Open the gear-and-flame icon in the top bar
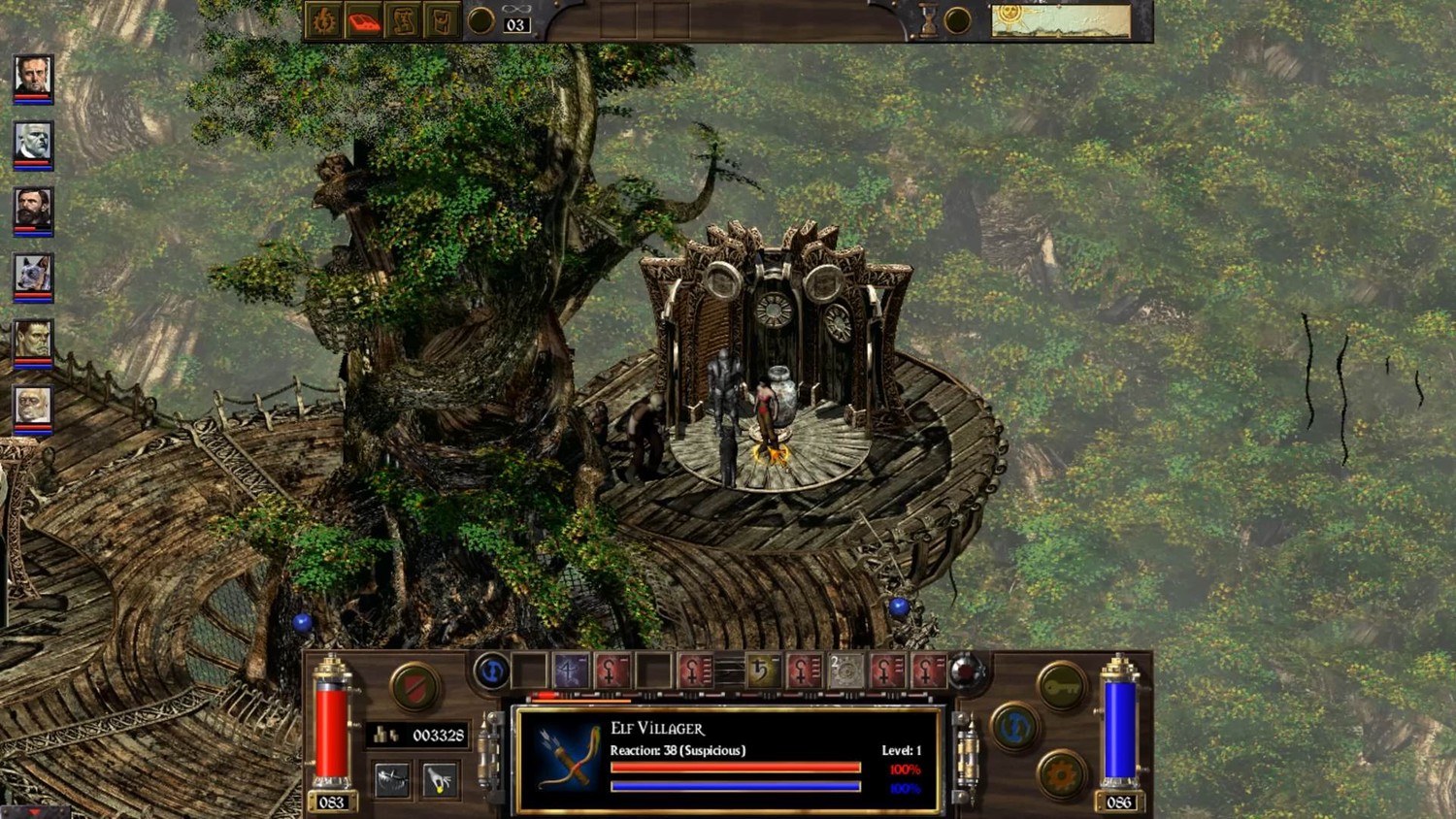1456x819 pixels. click(324, 20)
